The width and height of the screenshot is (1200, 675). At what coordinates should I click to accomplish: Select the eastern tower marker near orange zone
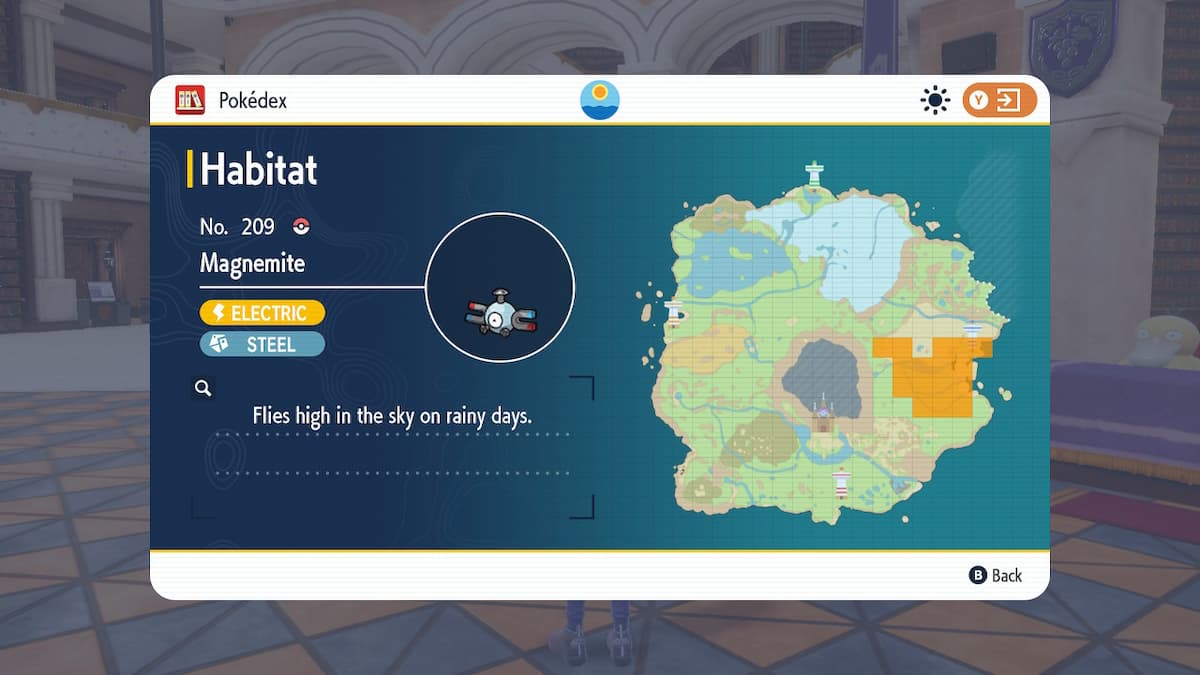click(972, 330)
